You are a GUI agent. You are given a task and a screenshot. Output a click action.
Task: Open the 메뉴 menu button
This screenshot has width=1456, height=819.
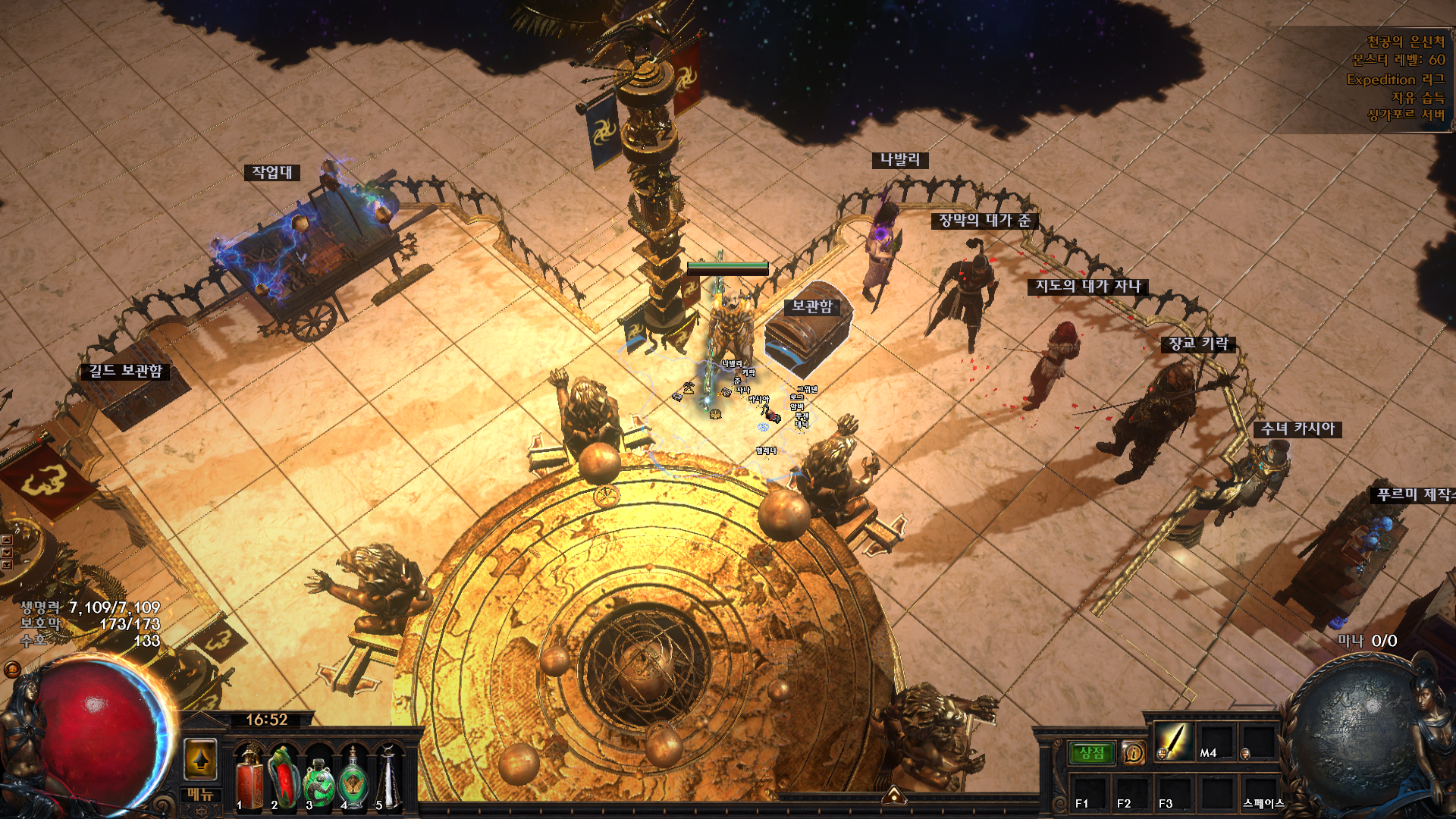201,794
